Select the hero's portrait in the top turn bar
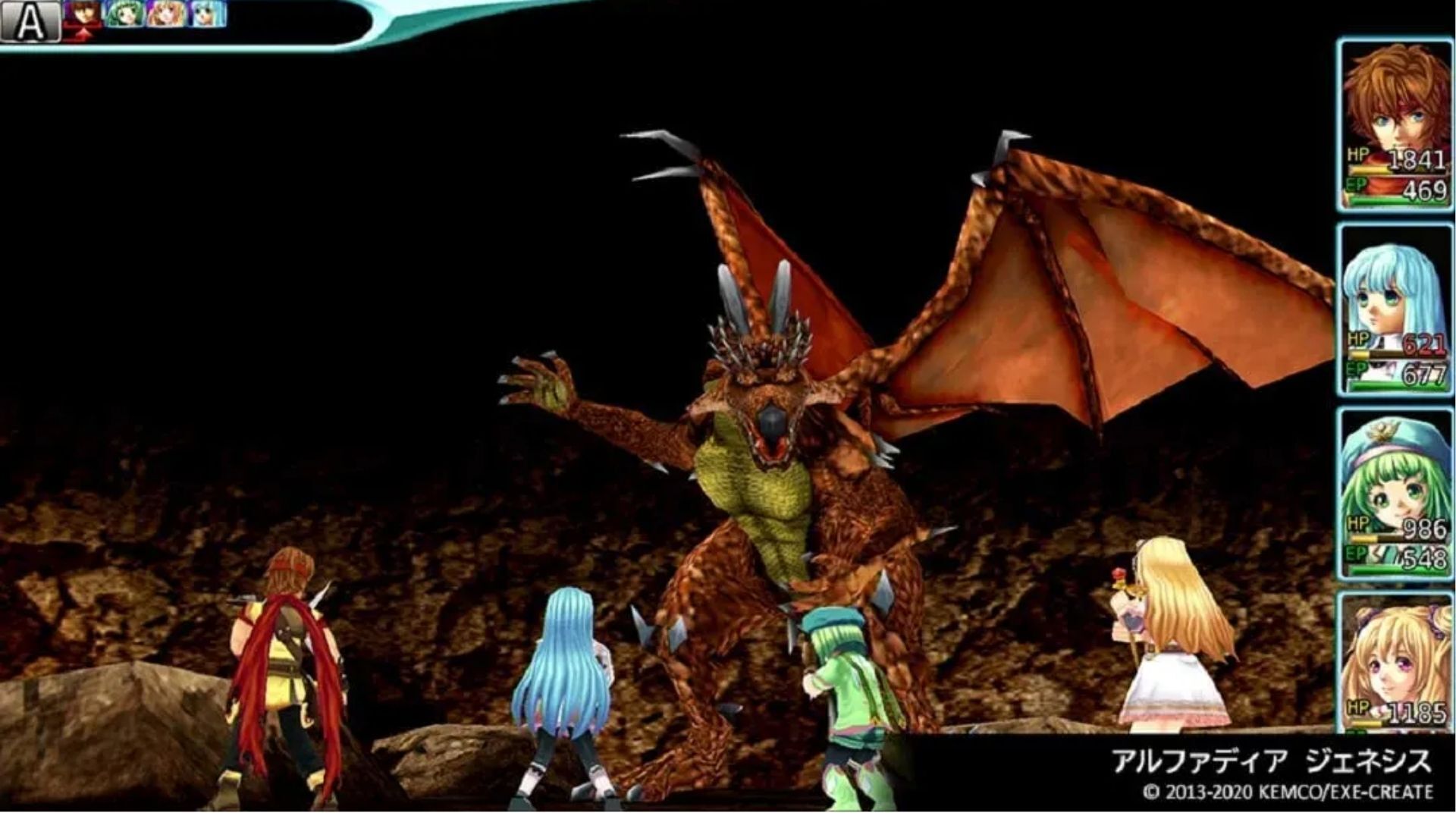 point(81,14)
